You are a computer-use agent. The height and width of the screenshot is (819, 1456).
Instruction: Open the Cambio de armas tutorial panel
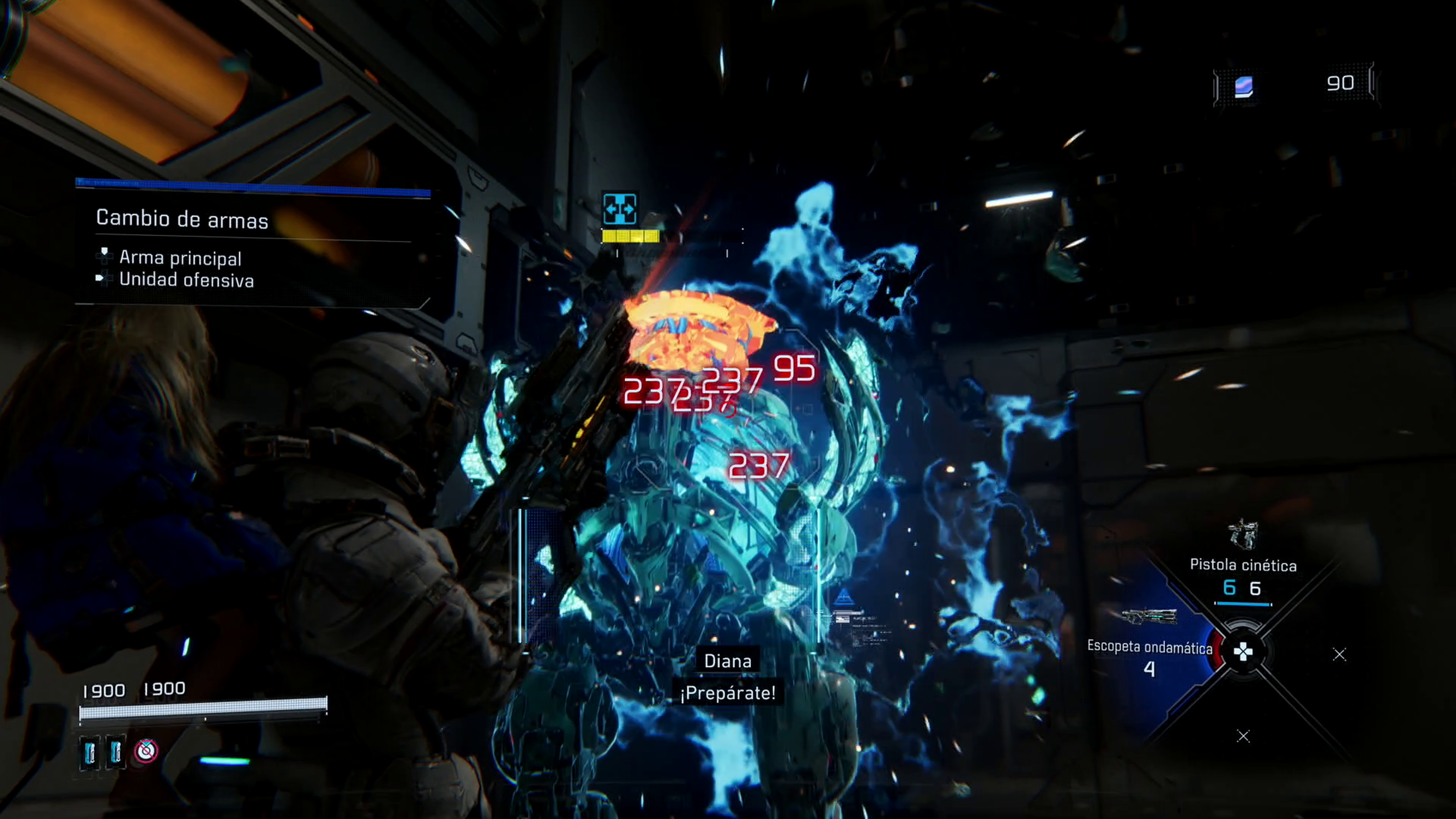(182, 219)
